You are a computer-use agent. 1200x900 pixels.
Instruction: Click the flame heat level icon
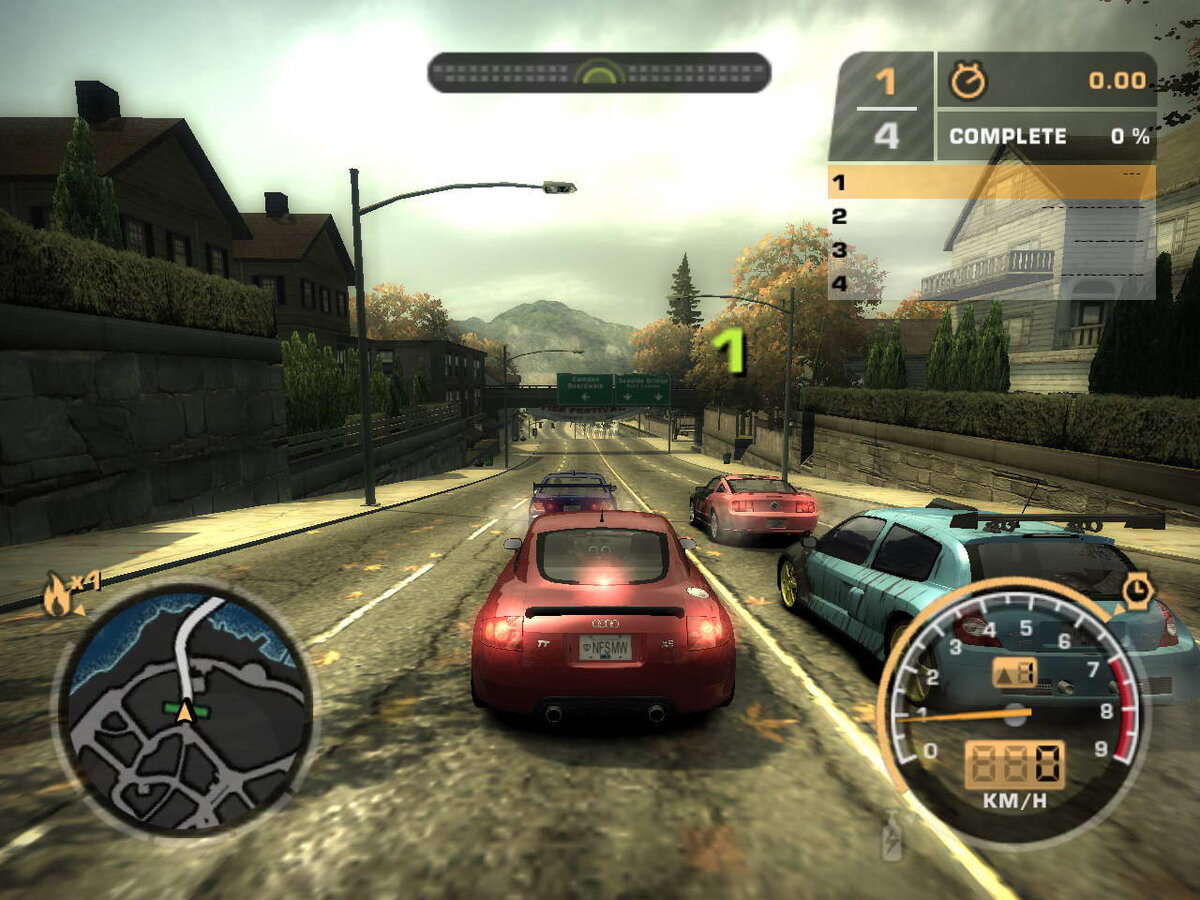58,595
